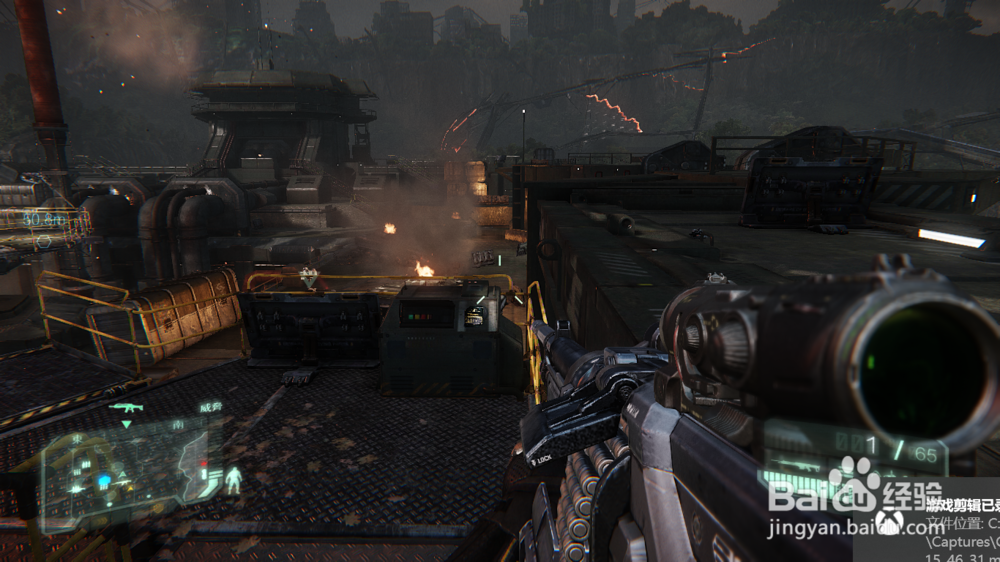Click the nanosuit stance figure icon
The height and width of the screenshot is (562, 1000).
click(234, 479)
